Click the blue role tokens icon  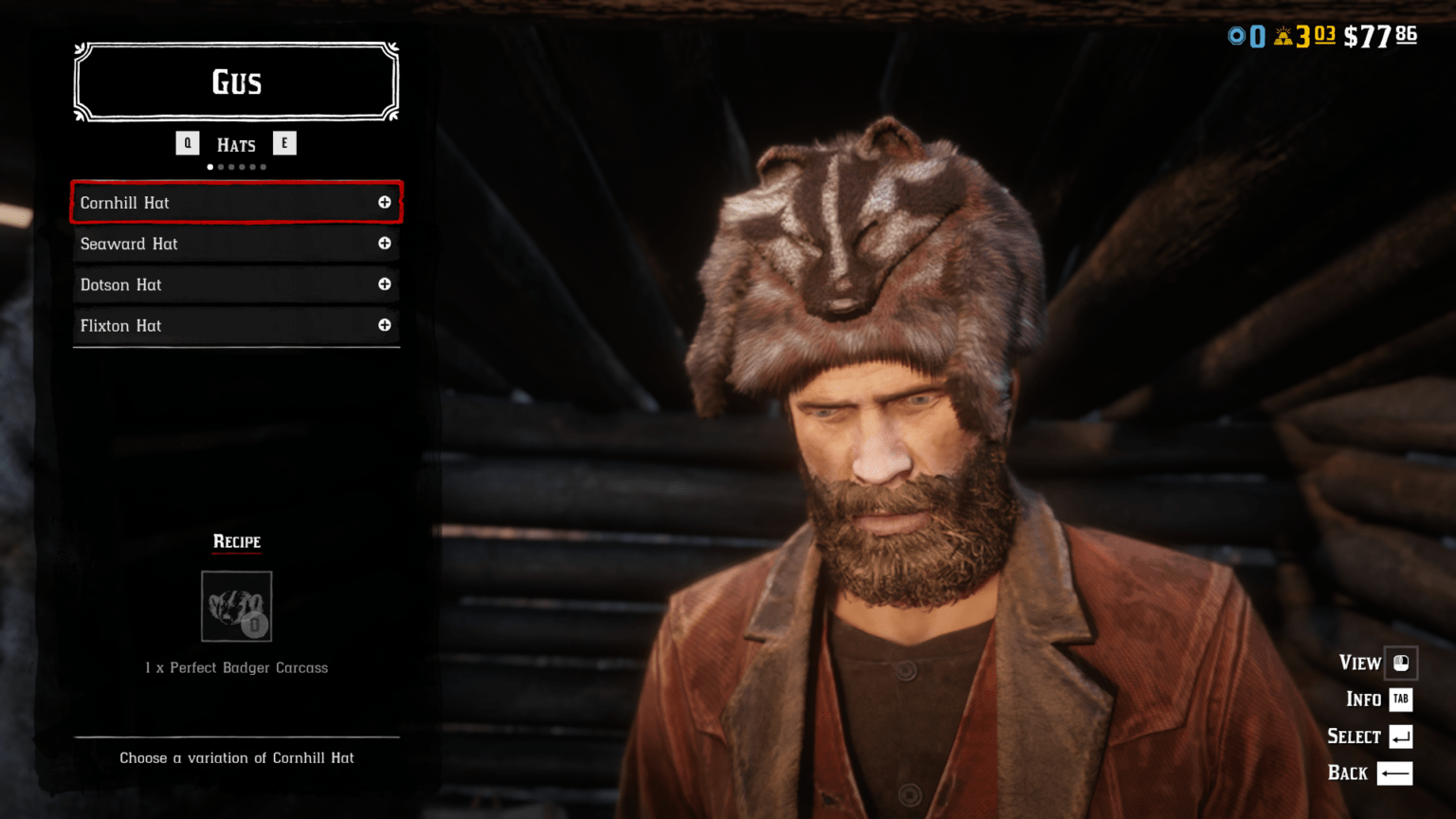coord(1237,36)
